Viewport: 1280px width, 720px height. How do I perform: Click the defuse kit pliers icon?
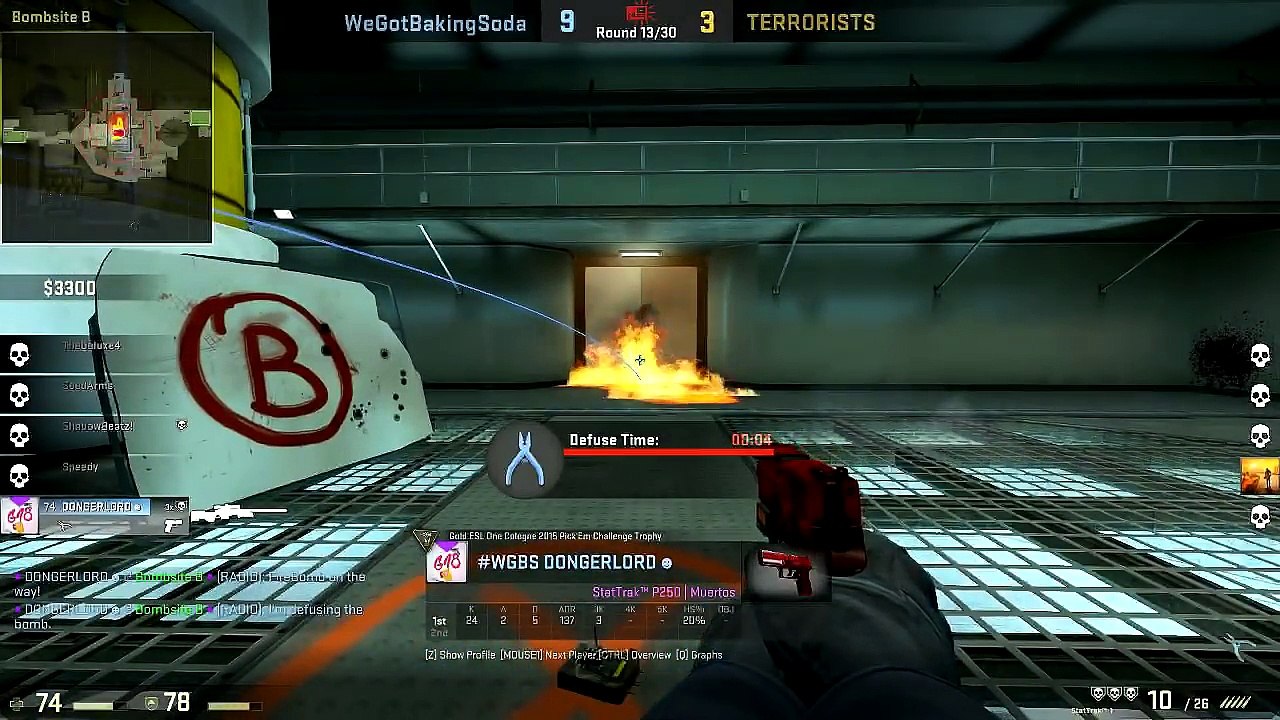click(x=525, y=459)
